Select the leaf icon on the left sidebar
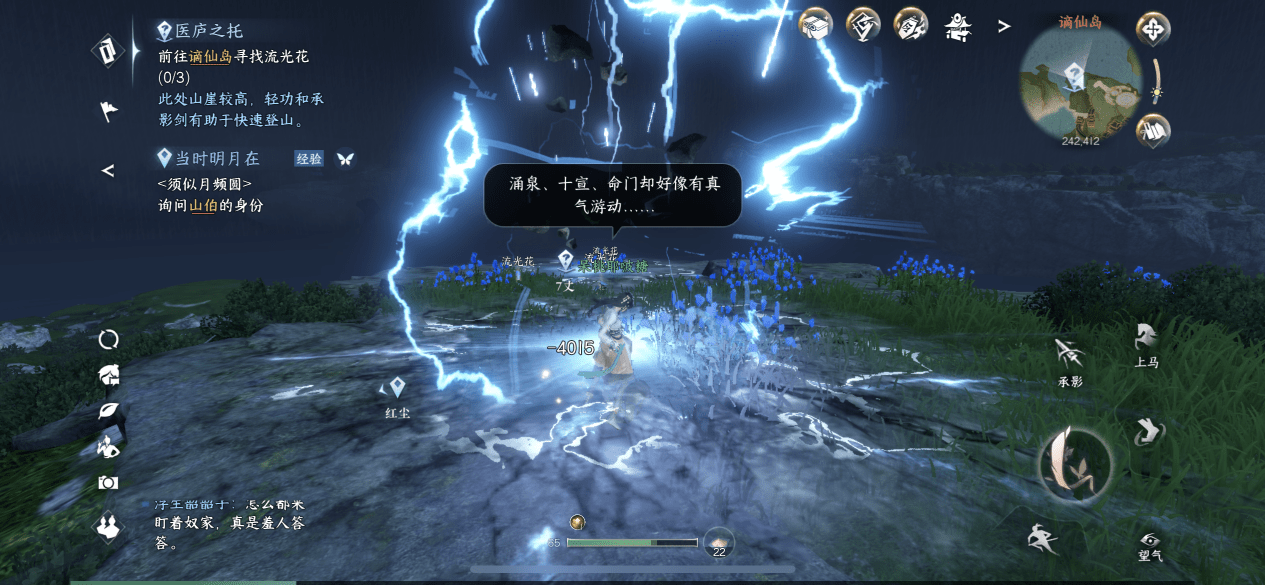This screenshot has height=585, width=1265. point(108,411)
